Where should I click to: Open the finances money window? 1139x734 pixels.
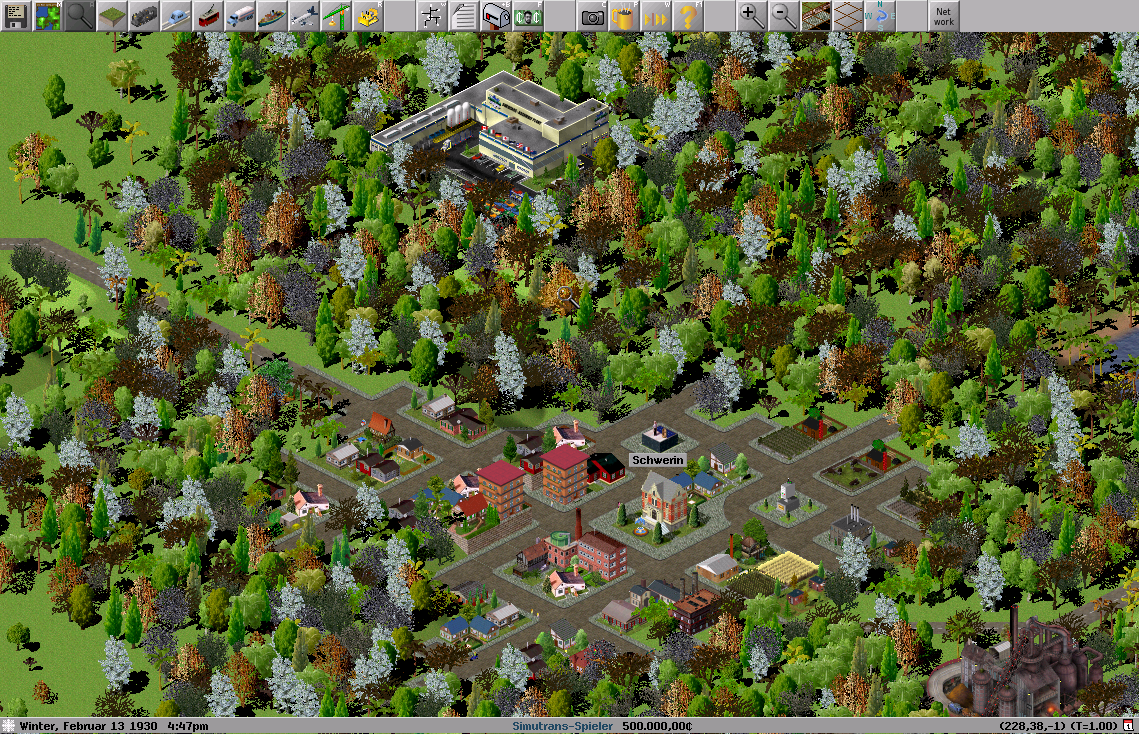528,16
